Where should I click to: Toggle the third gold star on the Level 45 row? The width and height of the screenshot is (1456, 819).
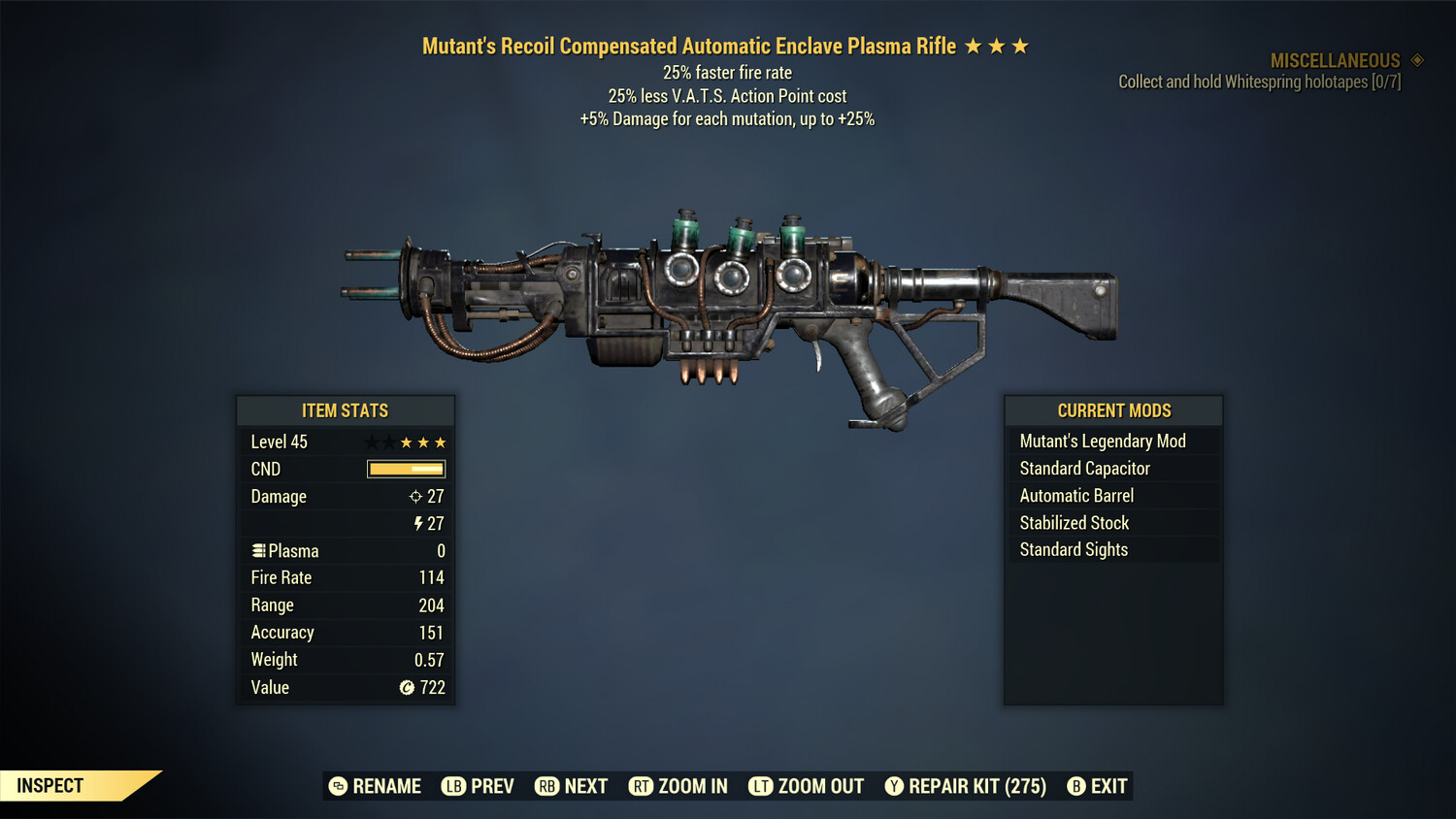[442, 442]
